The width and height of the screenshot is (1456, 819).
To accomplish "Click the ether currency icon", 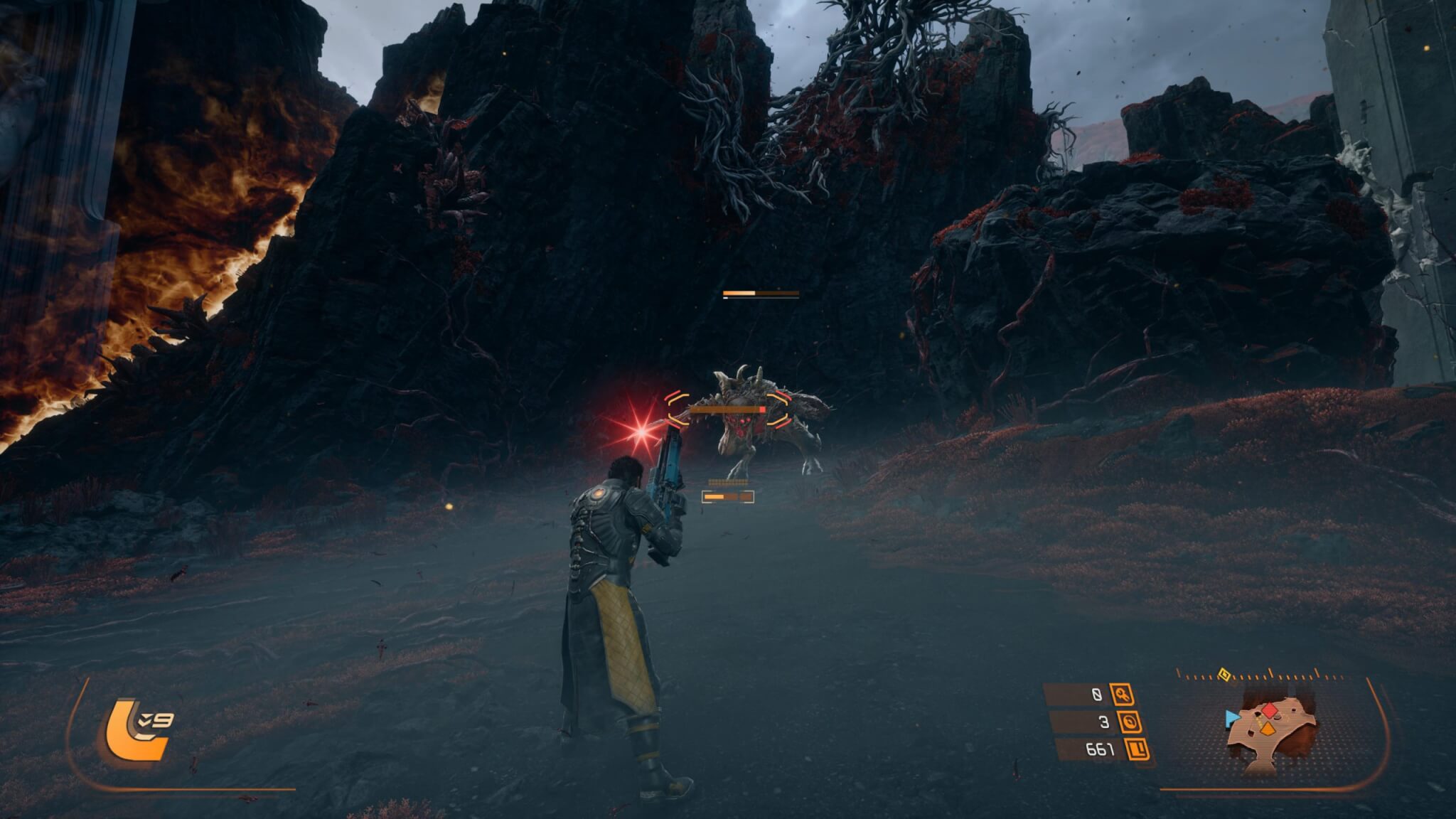I will [x=1129, y=722].
